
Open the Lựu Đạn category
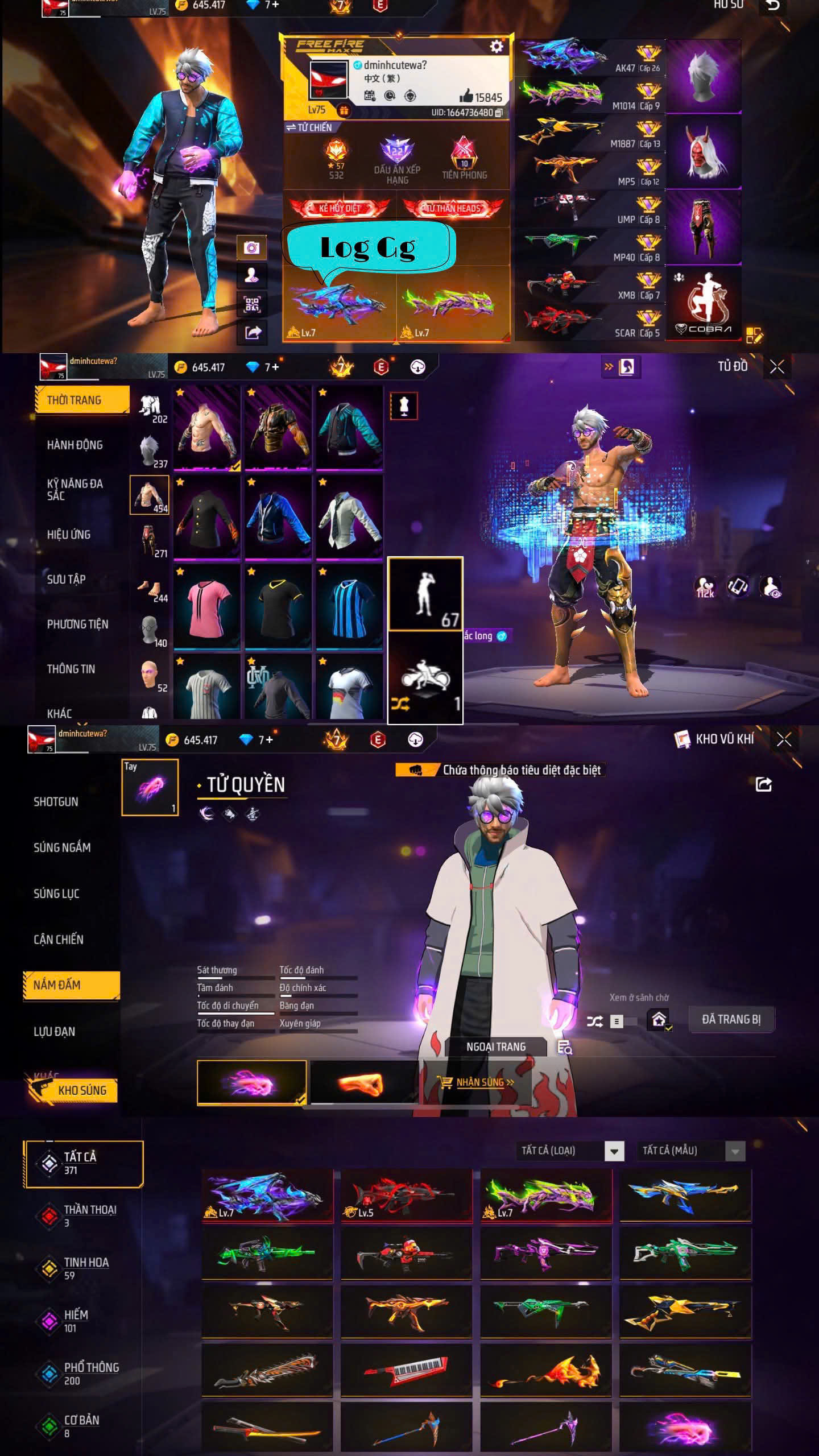click(x=54, y=1031)
